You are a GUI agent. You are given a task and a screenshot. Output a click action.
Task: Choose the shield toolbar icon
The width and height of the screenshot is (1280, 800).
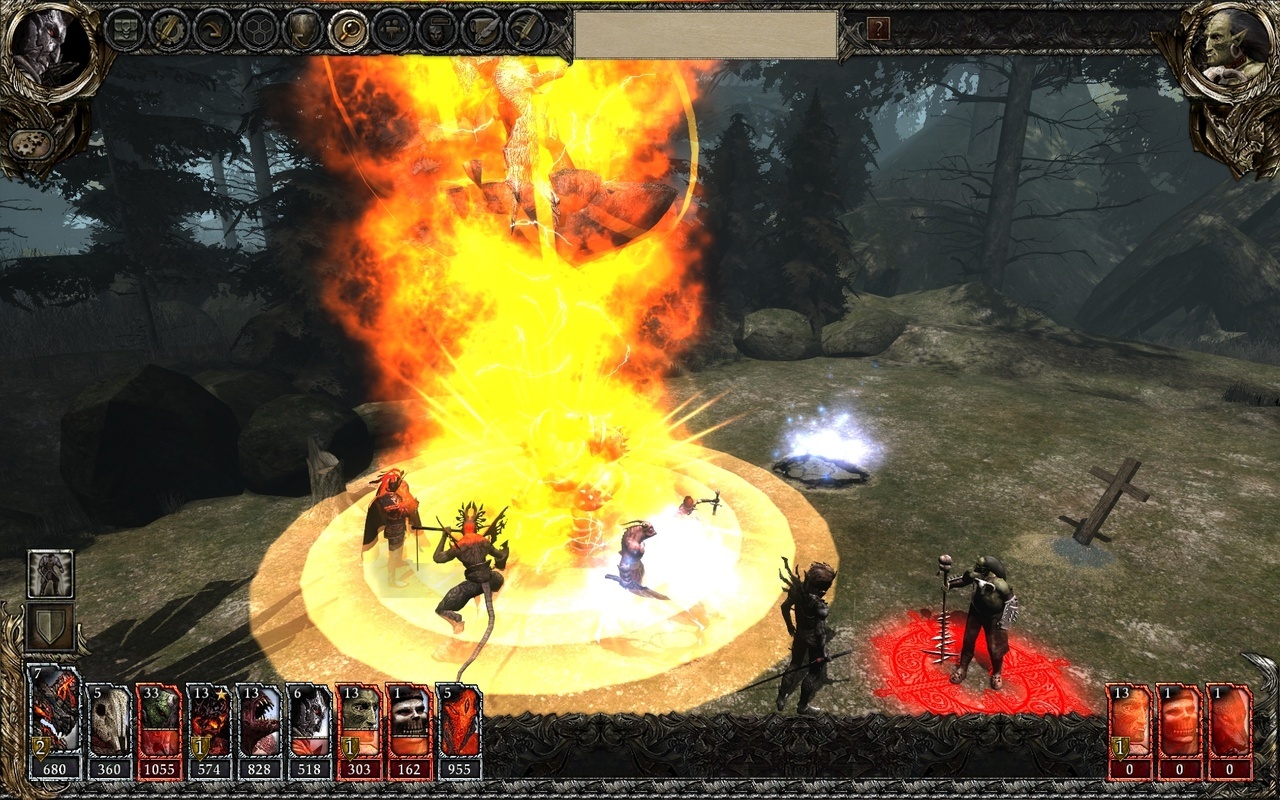coord(302,29)
